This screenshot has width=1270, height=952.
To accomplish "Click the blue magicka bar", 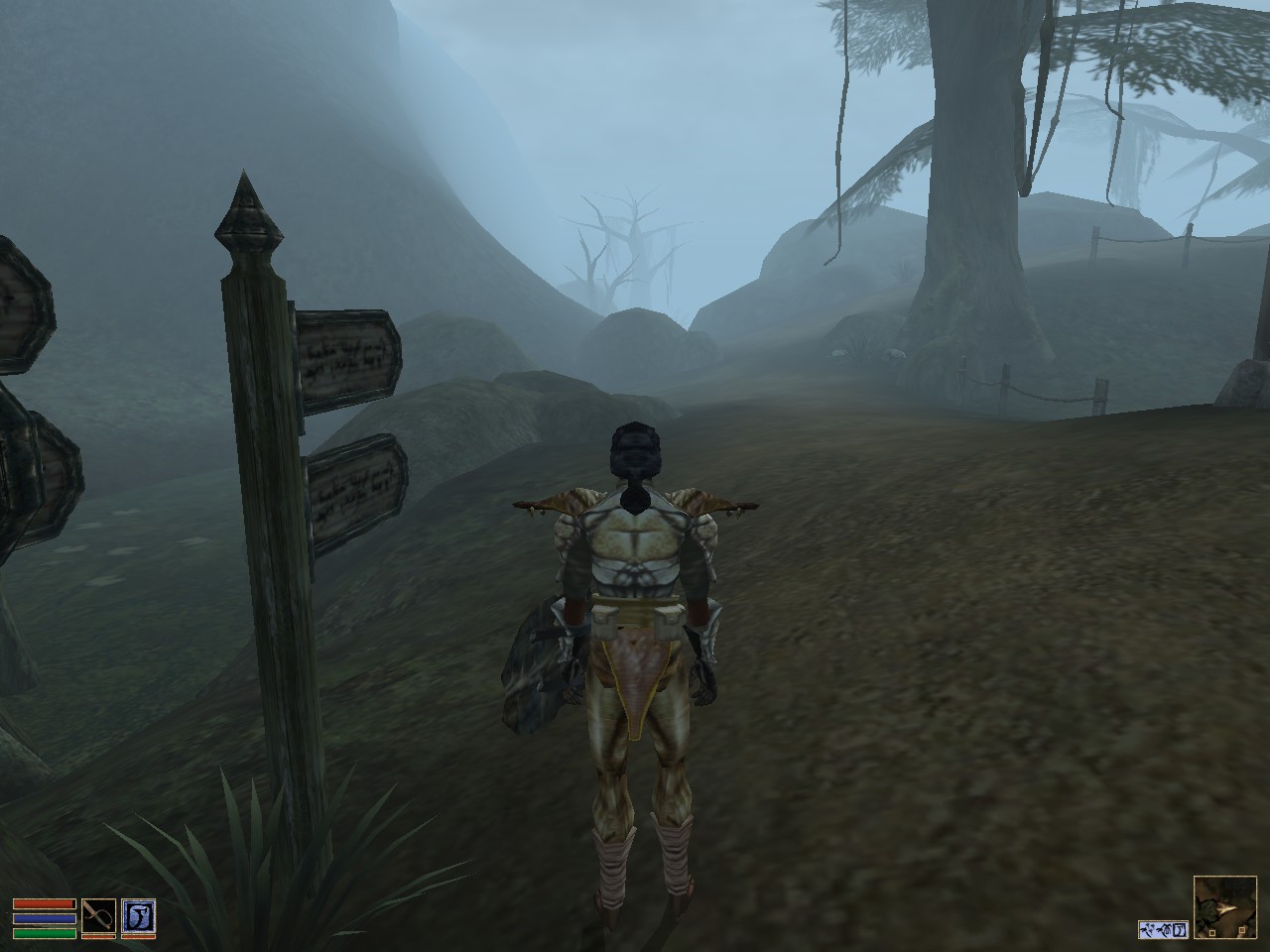I will 45,918.
